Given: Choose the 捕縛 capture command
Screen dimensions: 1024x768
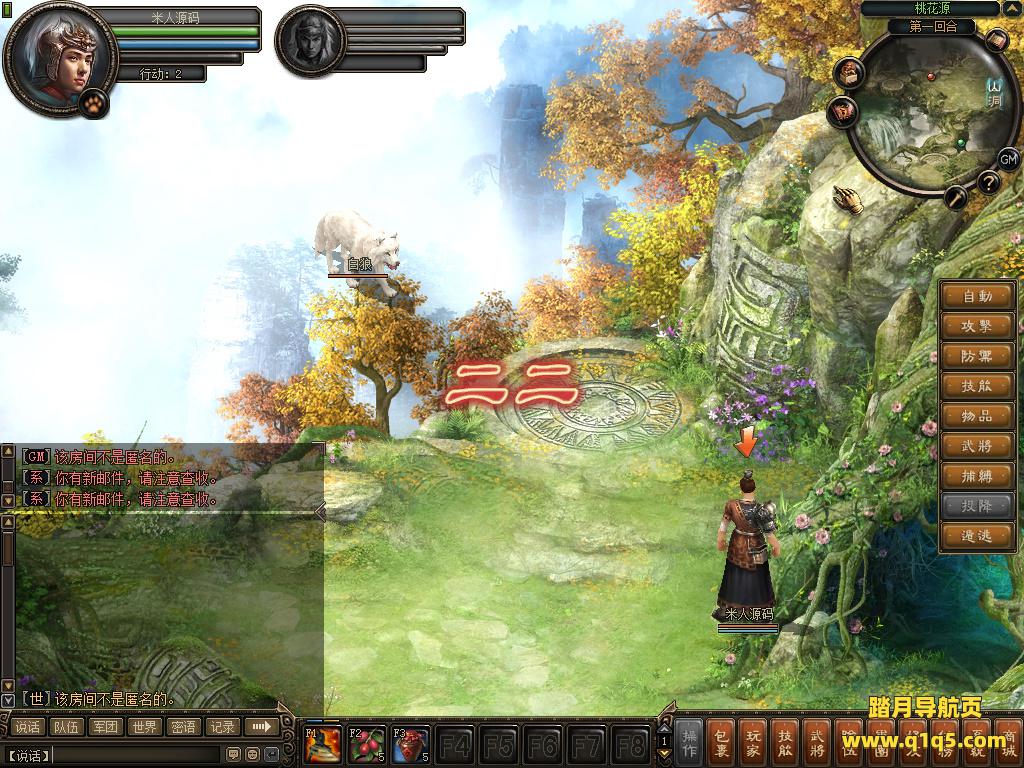Looking at the screenshot, I should pyautogui.click(x=977, y=476).
